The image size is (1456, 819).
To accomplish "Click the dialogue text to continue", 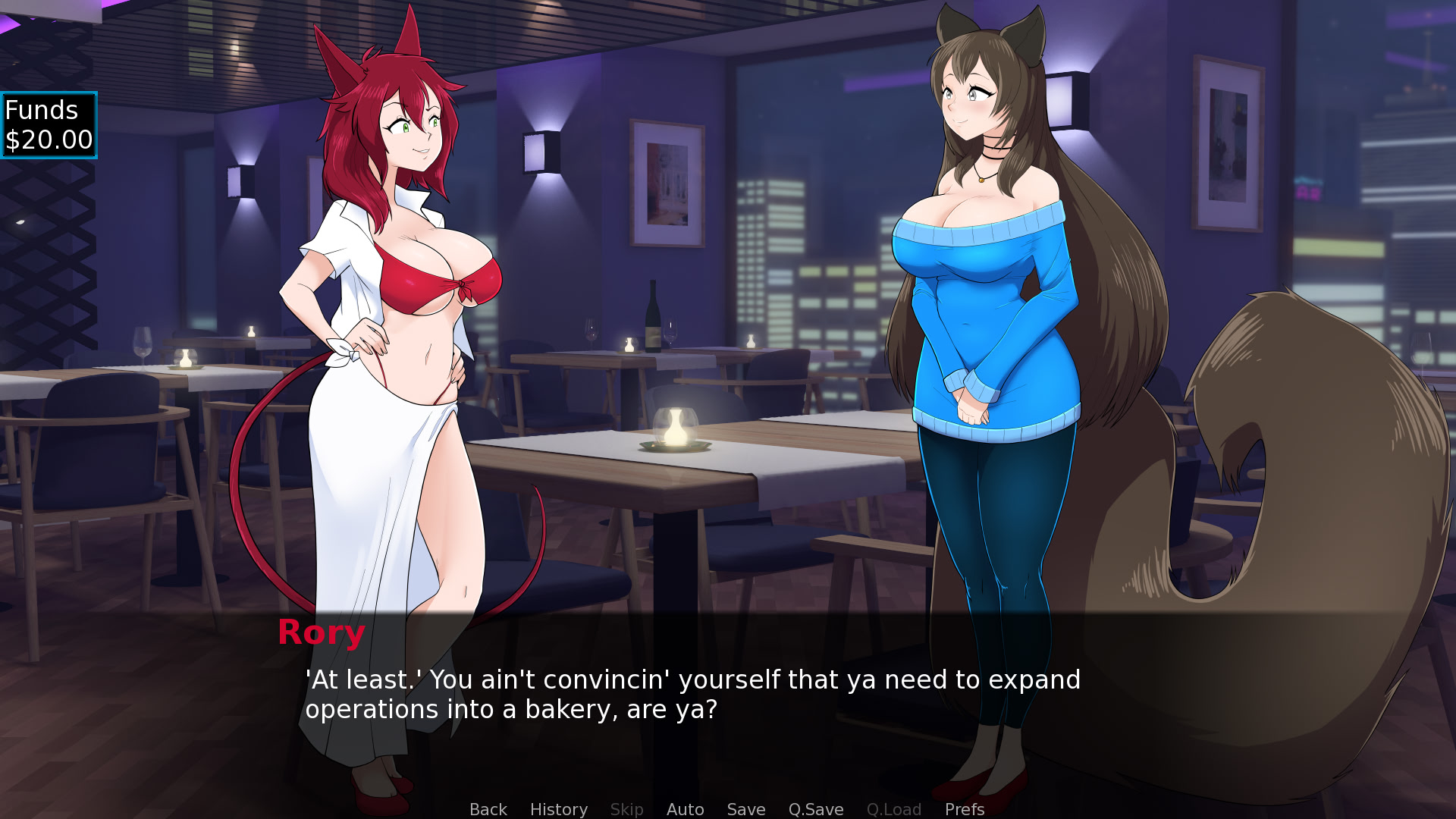I will click(x=692, y=694).
